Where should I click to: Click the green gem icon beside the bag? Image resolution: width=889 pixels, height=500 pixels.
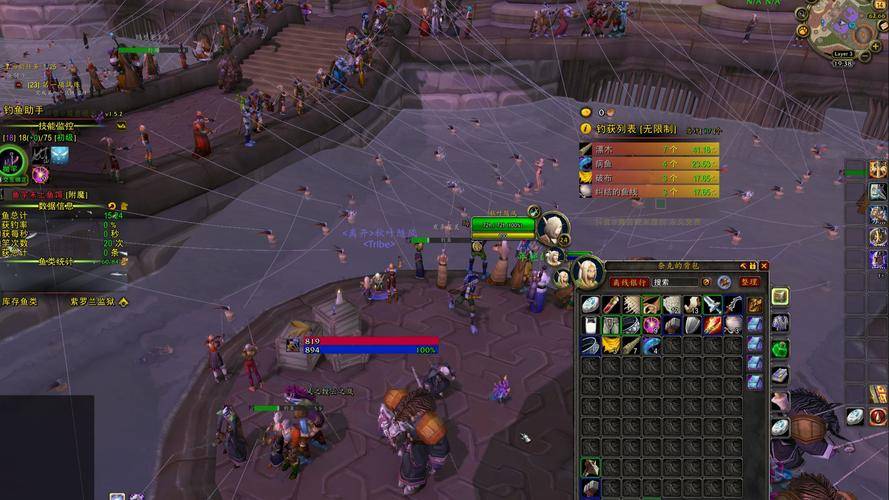(x=780, y=349)
